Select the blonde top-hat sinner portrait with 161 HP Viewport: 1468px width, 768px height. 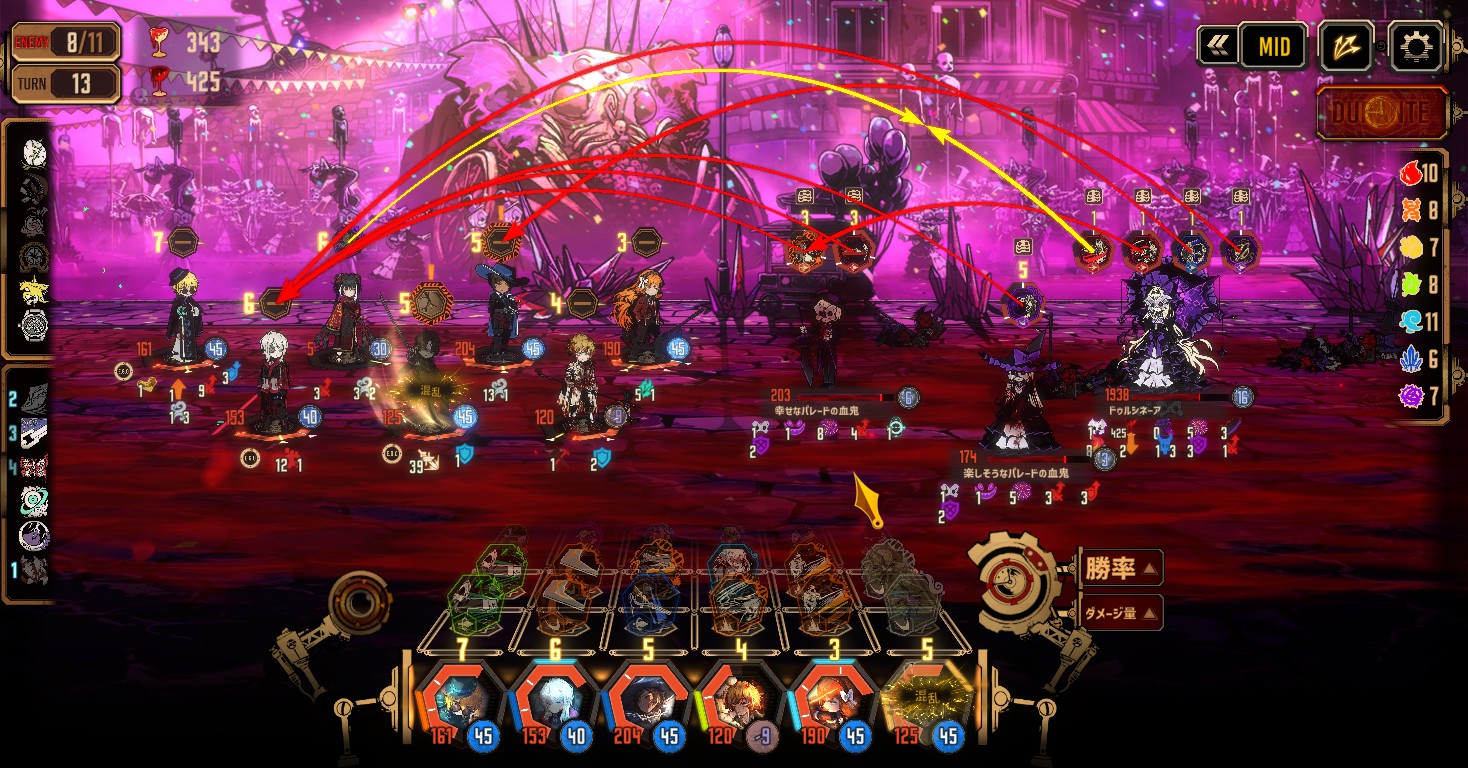pyautogui.click(x=450, y=696)
